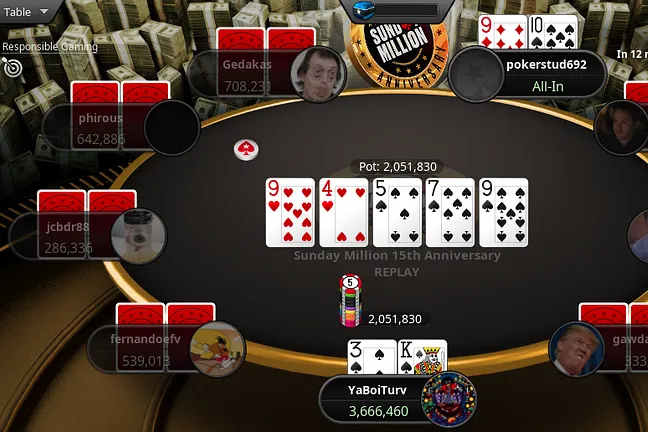The height and width of the screenshot is (432, 648).
Task: Click jcbdr88's avatar picture
Action: [138, 236]
